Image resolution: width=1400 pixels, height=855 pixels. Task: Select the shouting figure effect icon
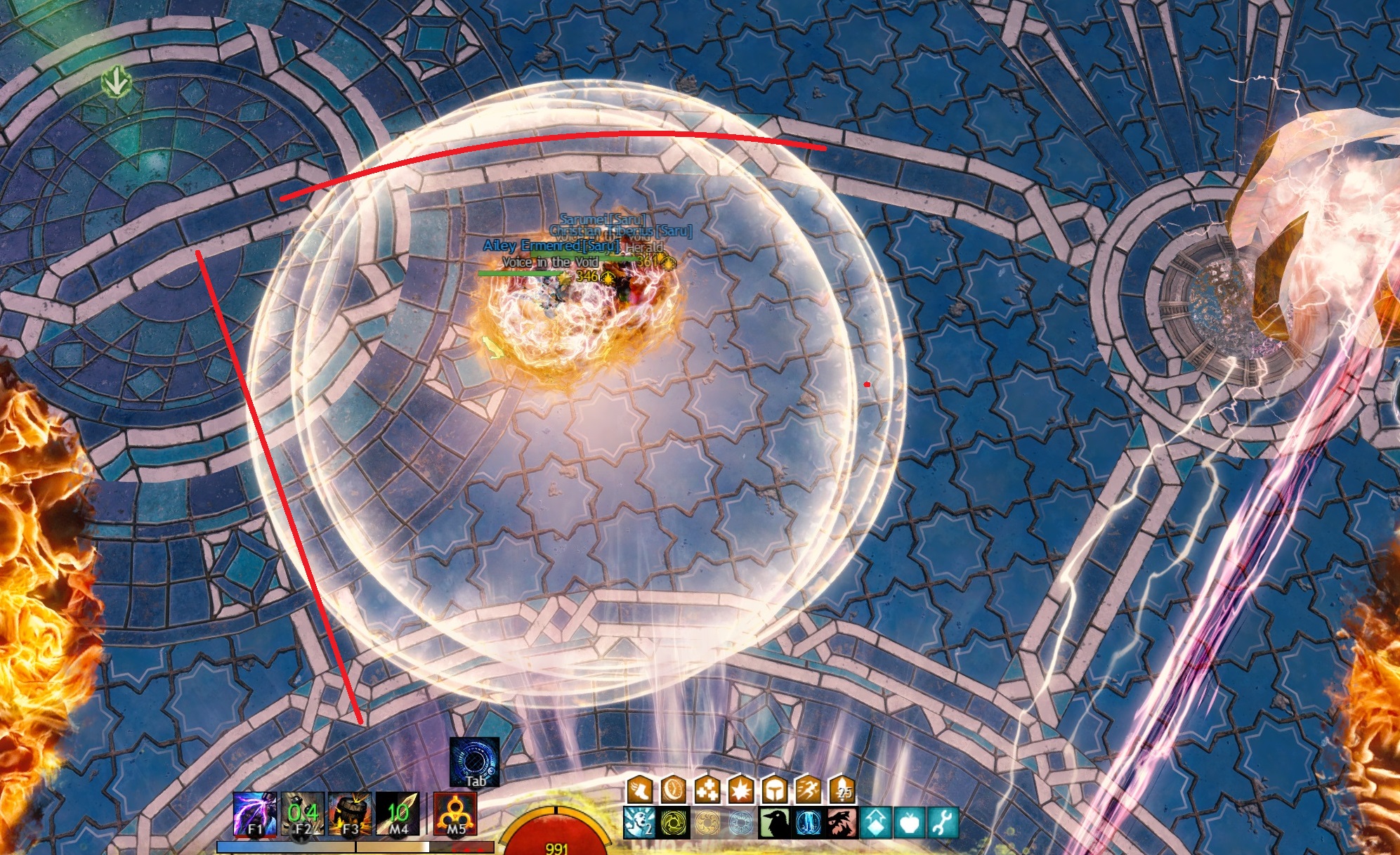(x=640, y=823)
